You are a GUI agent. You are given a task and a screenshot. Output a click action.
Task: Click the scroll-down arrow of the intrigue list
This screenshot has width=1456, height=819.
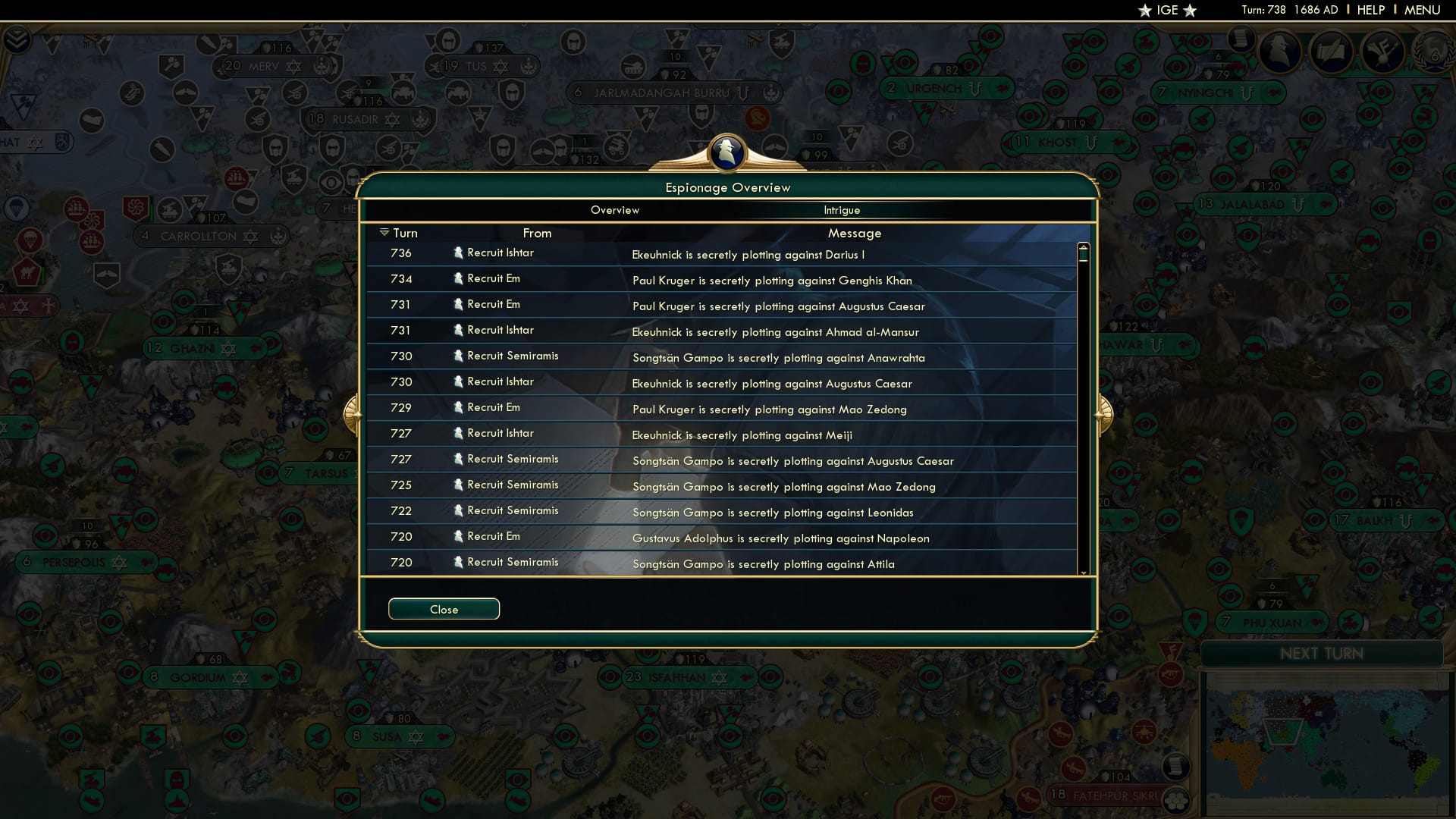(x=1084, y=573)
